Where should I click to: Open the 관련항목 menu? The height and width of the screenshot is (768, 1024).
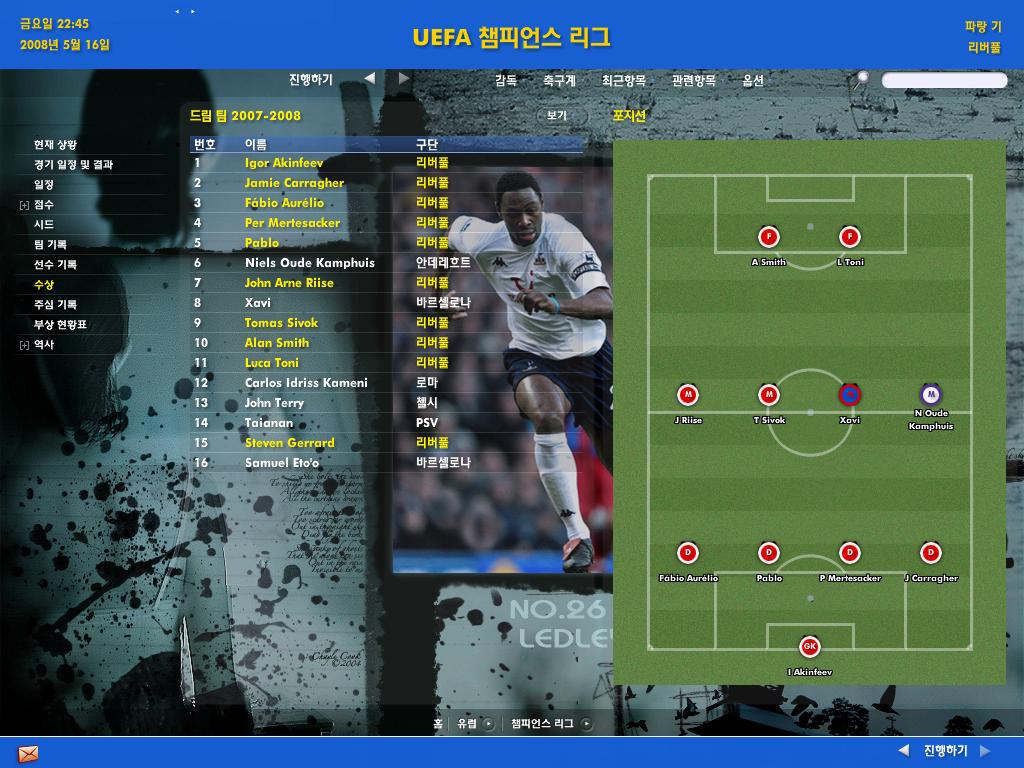pyautogui.click(x=693, y=81)
